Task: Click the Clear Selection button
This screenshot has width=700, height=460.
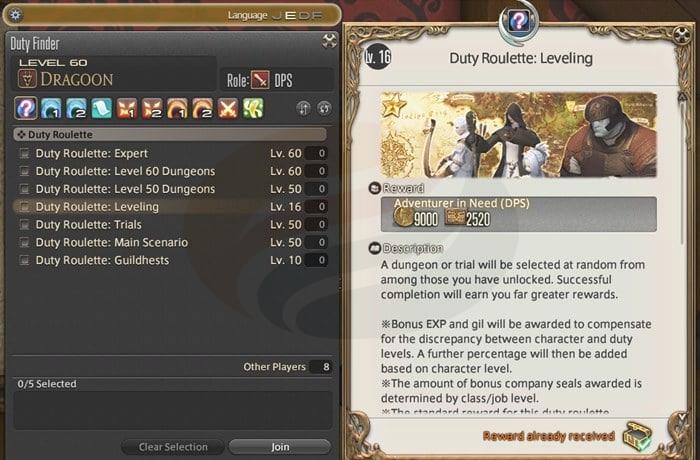Action: tap(172, 447)
